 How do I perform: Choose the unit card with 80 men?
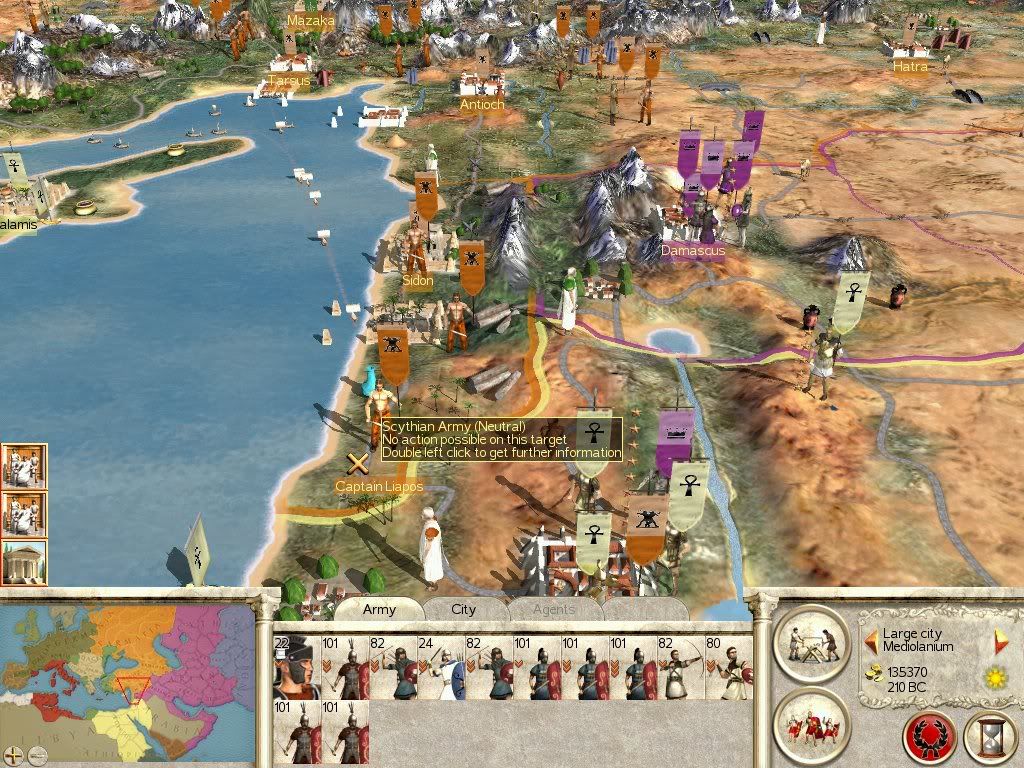click(728, 666)
